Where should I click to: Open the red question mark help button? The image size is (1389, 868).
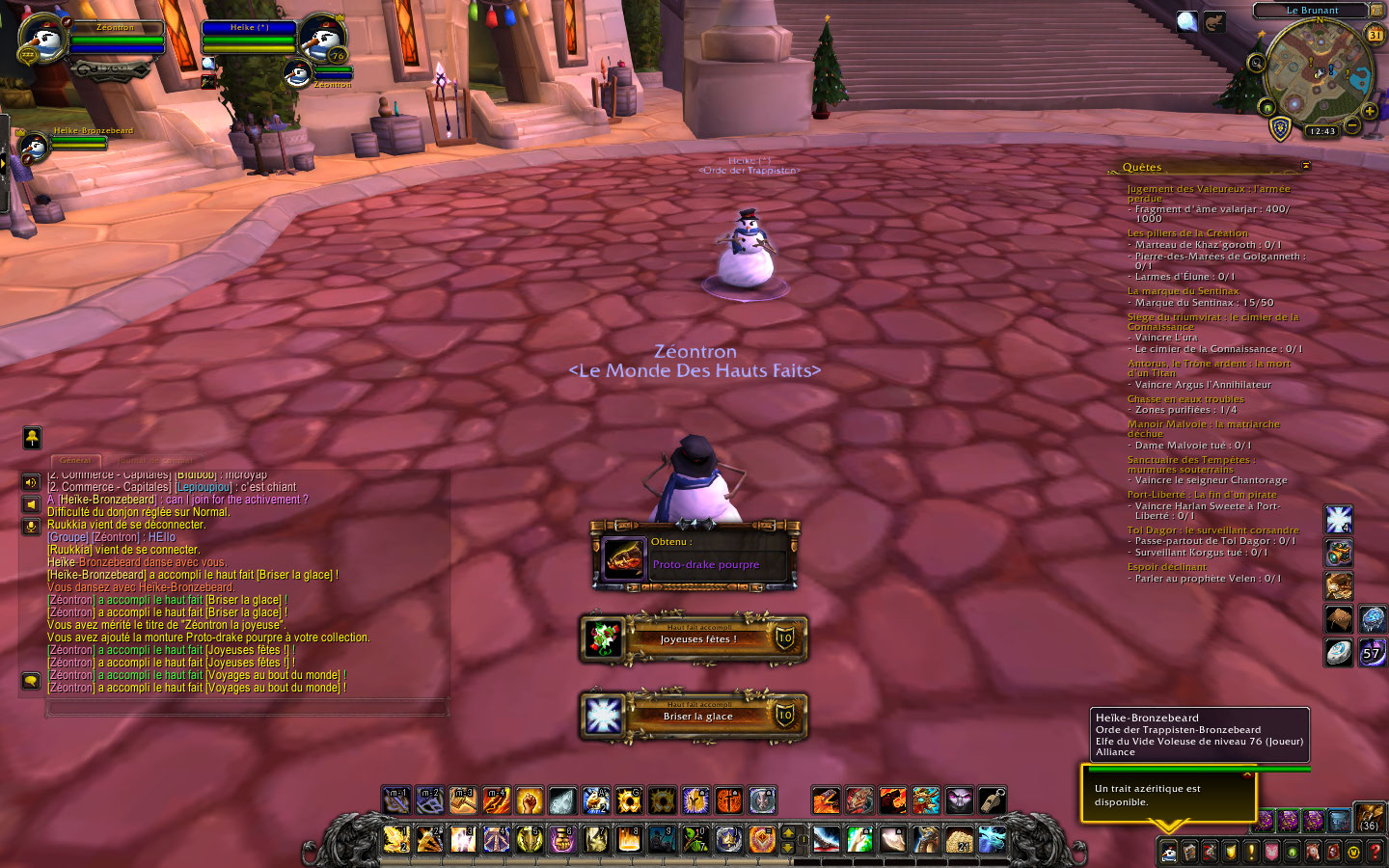[x=1375, y=853]
